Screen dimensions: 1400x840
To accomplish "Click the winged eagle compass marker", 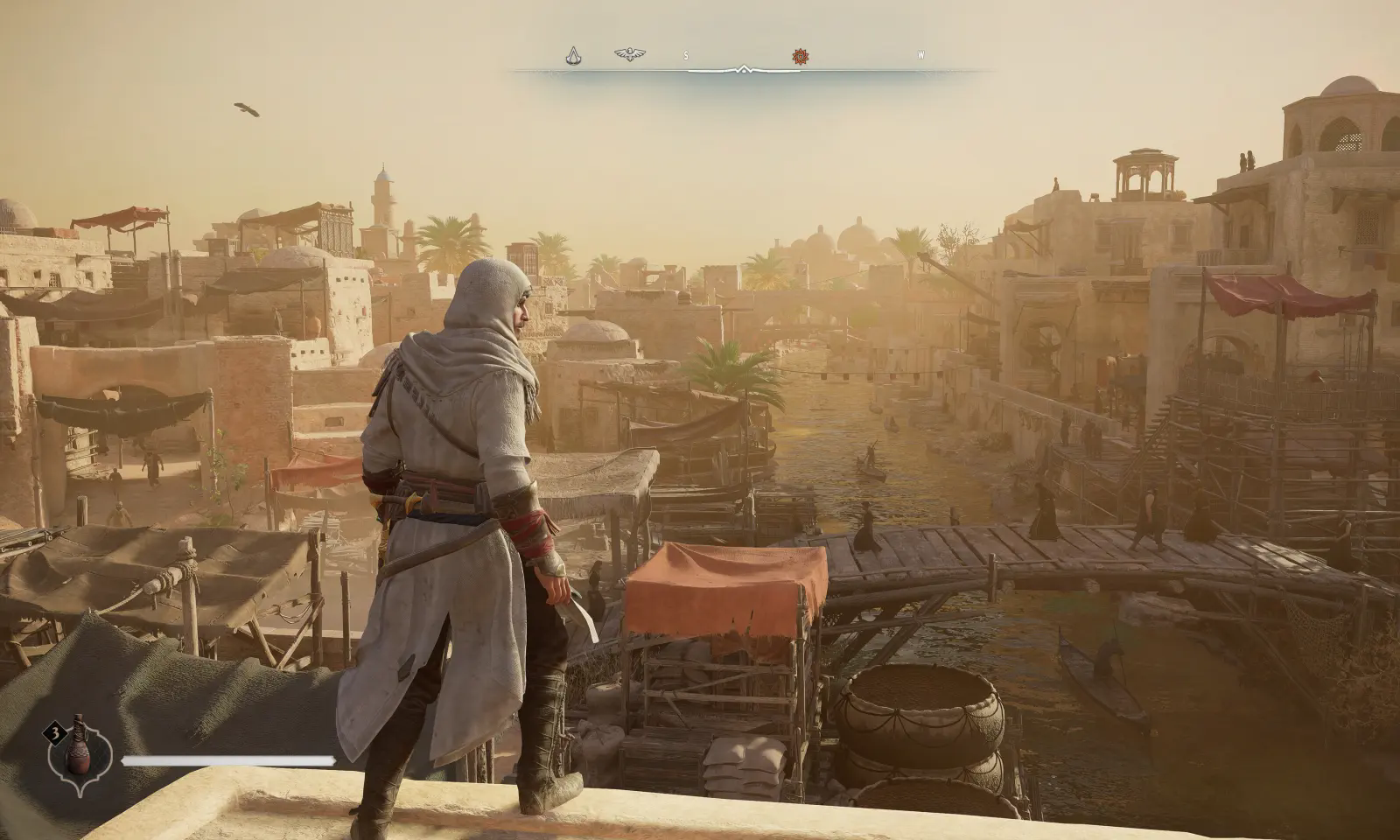I will pos(630,55).
